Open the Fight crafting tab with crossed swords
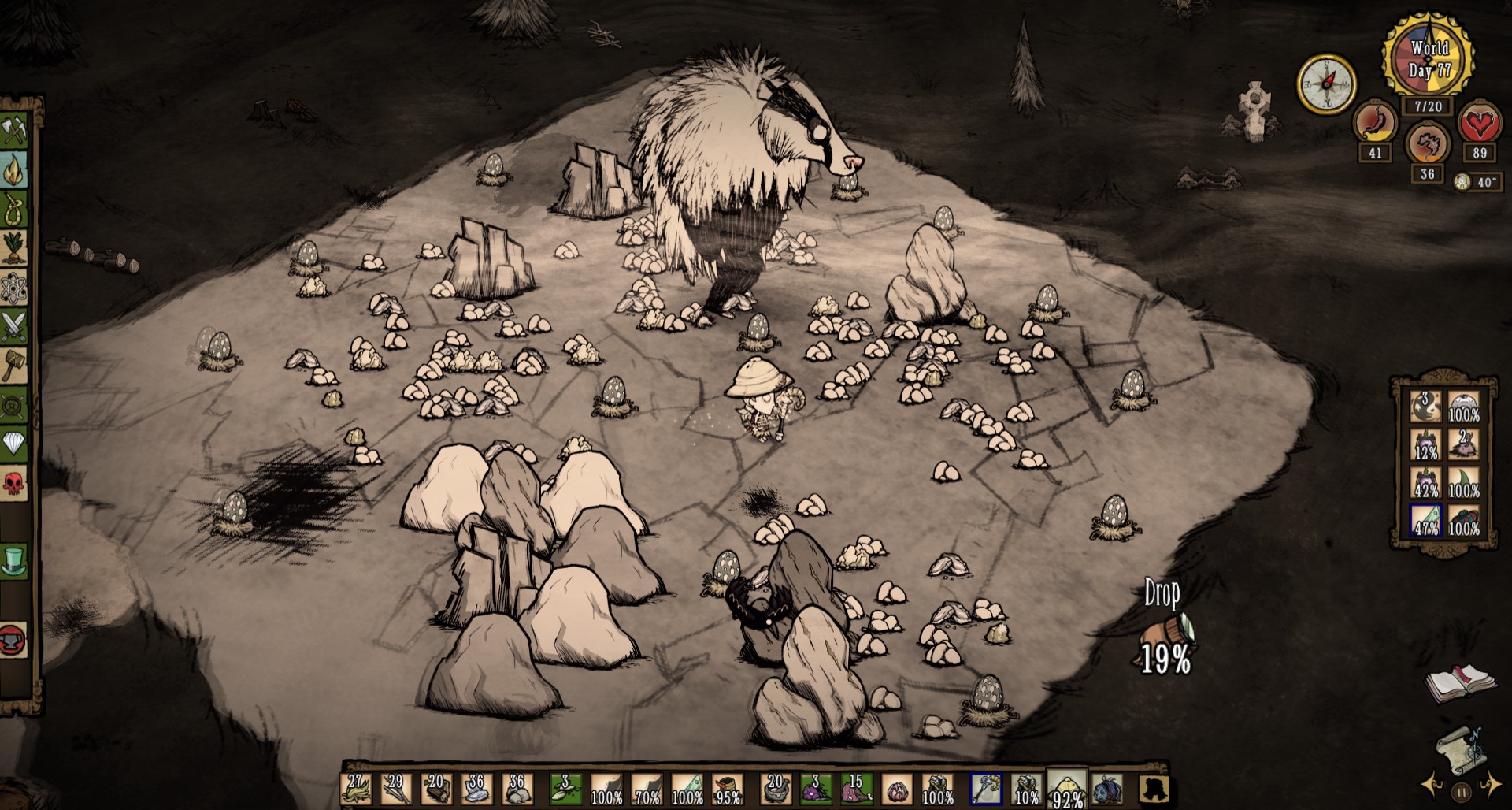The image size is (1512, 810). click(14, 327)
